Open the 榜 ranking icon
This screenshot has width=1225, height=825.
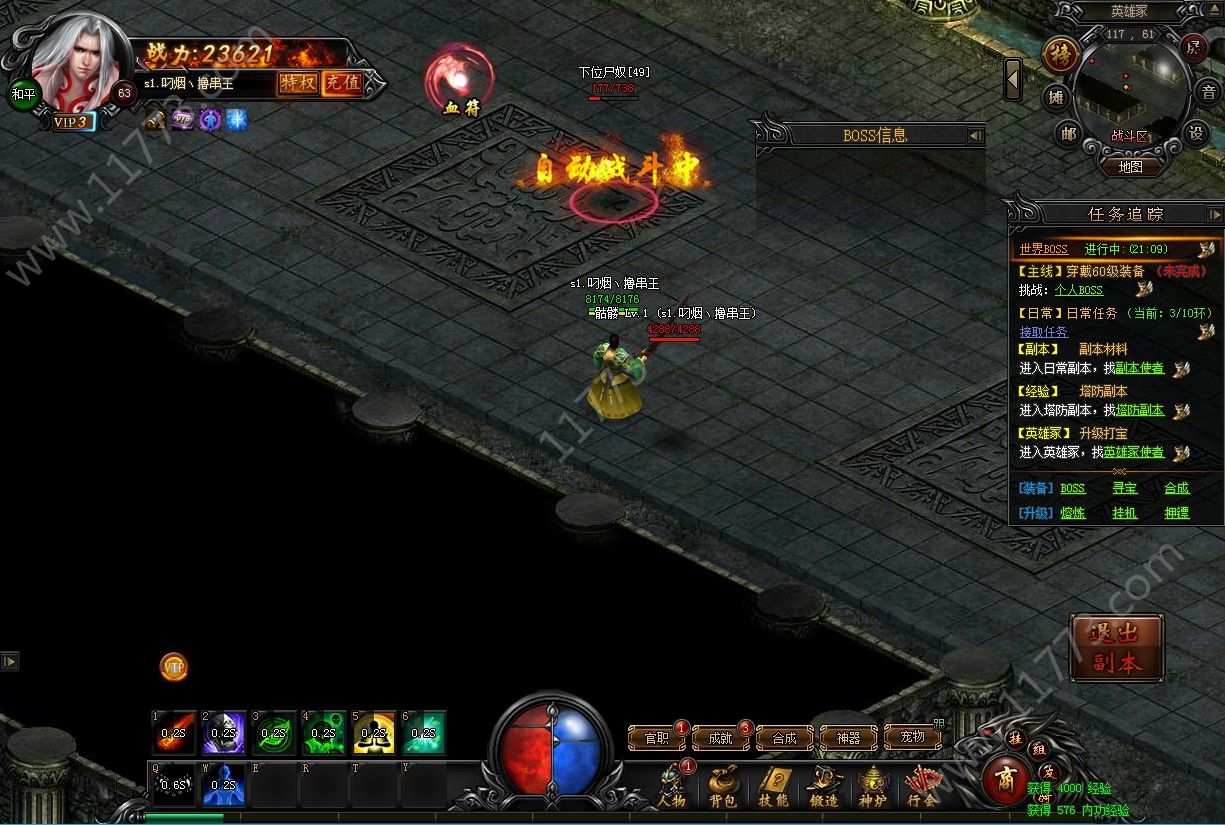click(1060, 54)
